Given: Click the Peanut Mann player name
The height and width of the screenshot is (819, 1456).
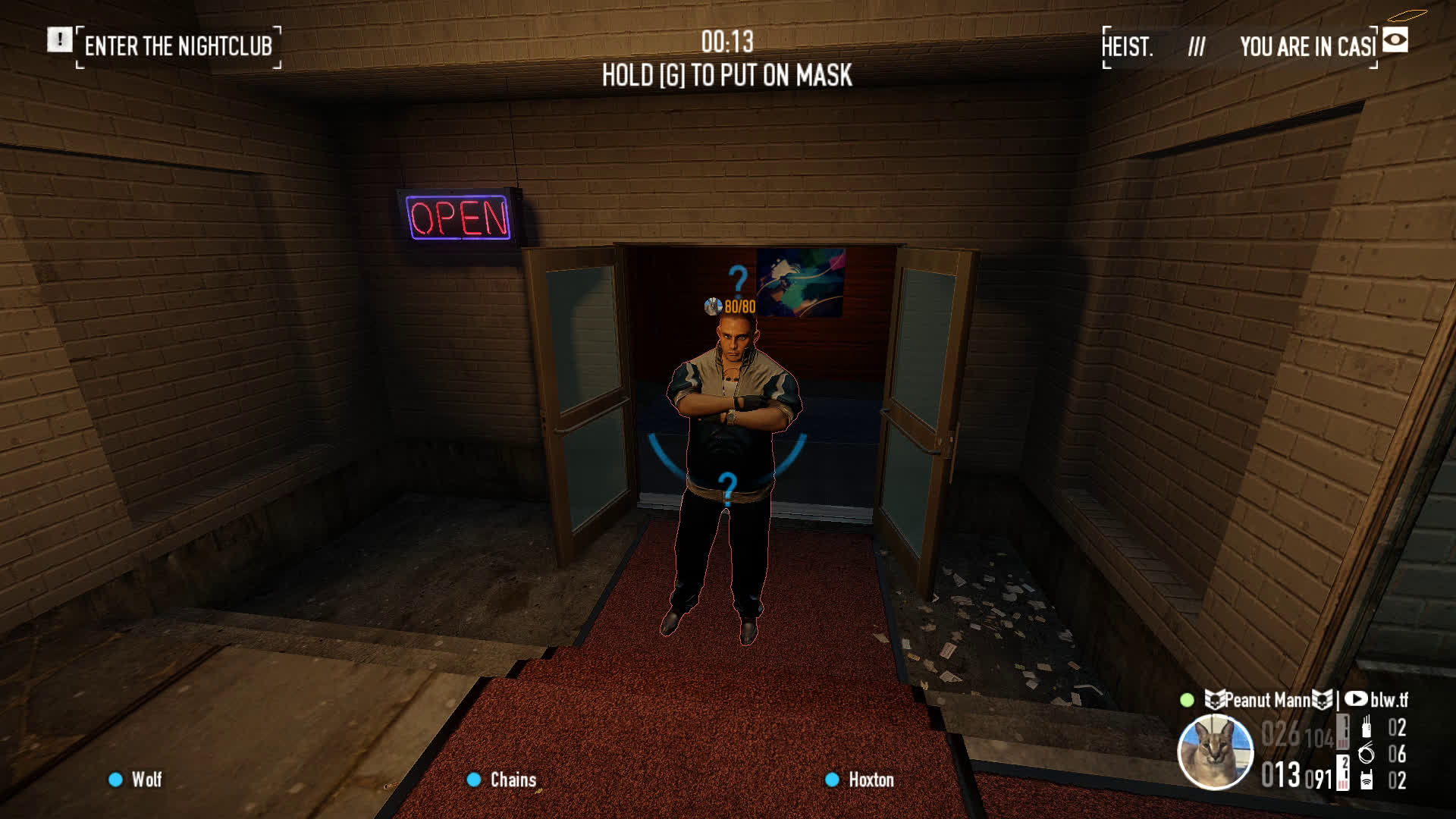Looking at the screenshot, I should (x=1269, y=700).
